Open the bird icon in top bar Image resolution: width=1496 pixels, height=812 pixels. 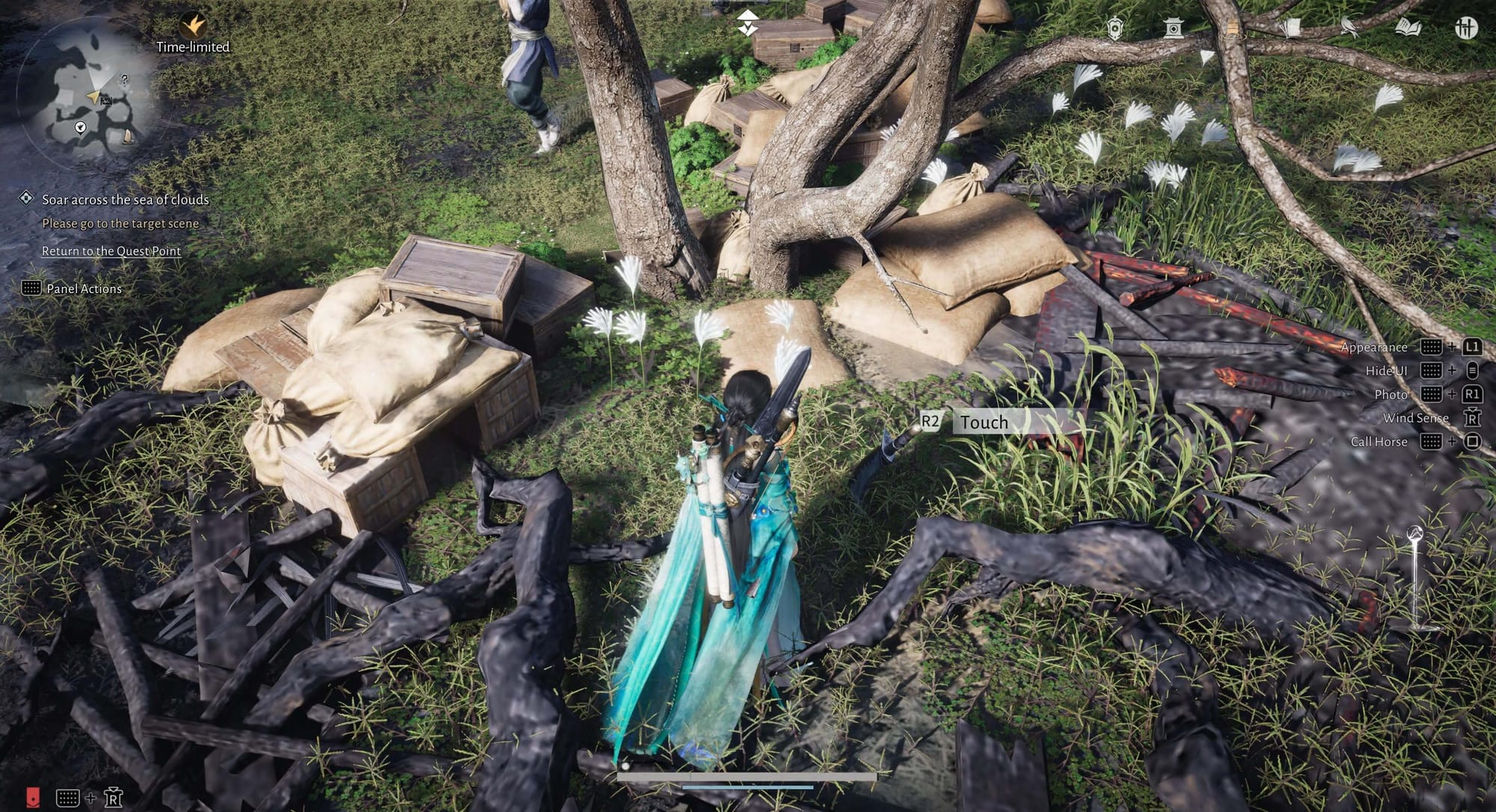coord(1349,28)
